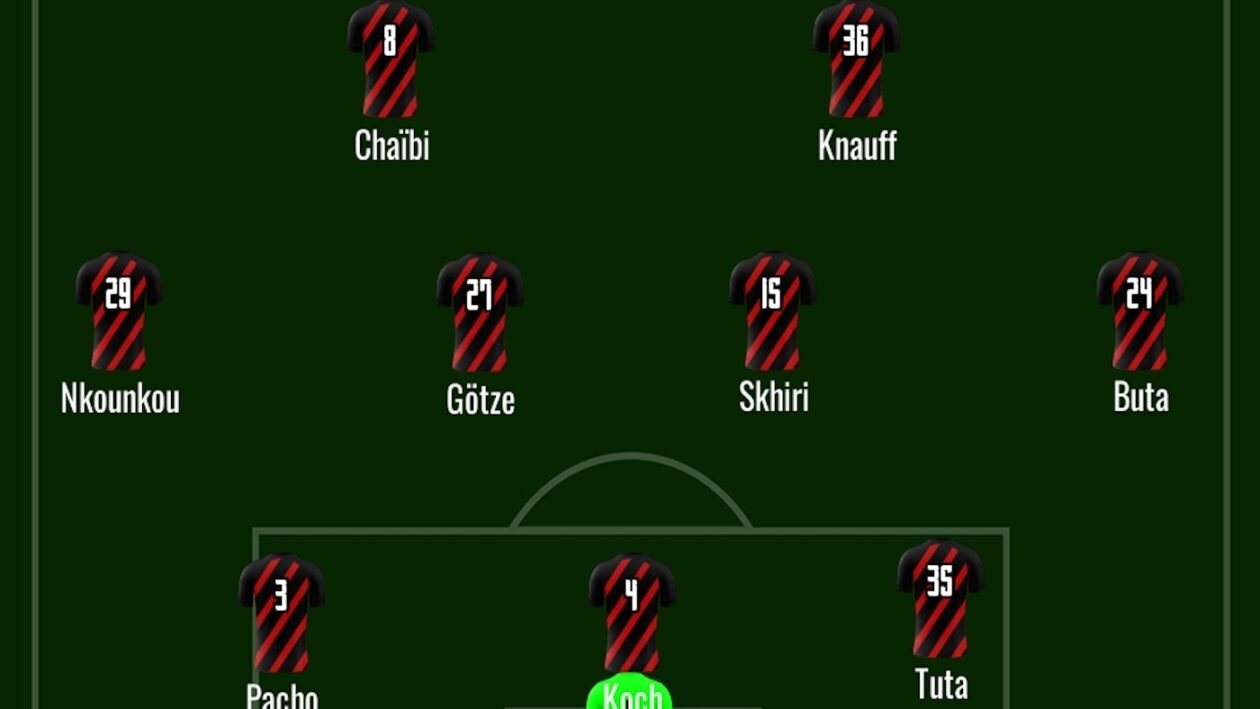Select Götze's number 27 shirt
Viewport: 1260px width, 709px height.
tap(479, 313)
